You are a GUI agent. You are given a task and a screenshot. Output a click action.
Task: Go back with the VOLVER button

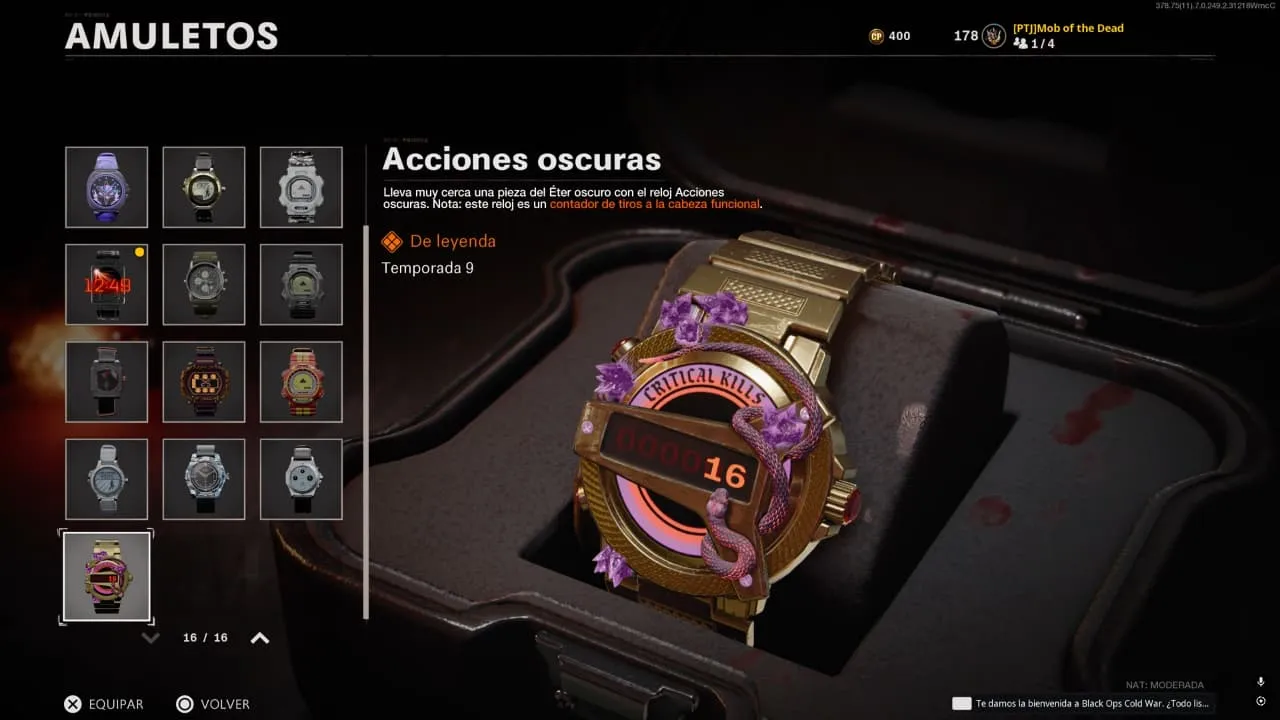coord(212,704)
